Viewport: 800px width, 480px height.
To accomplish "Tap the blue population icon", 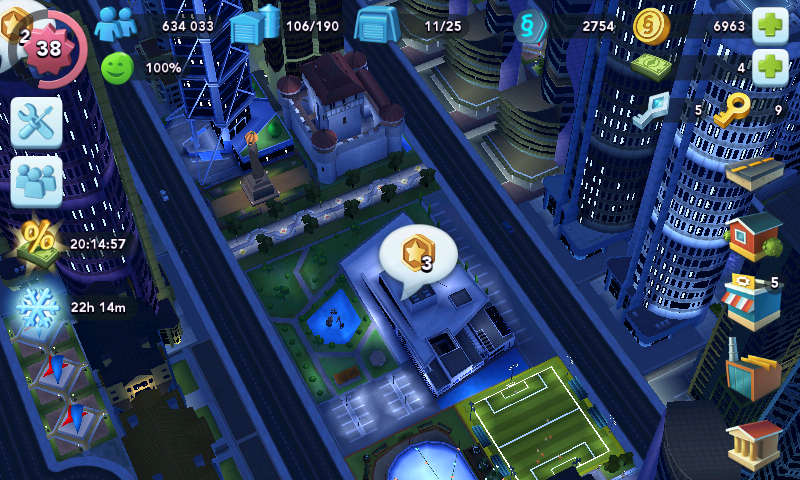I will (116, 25).
